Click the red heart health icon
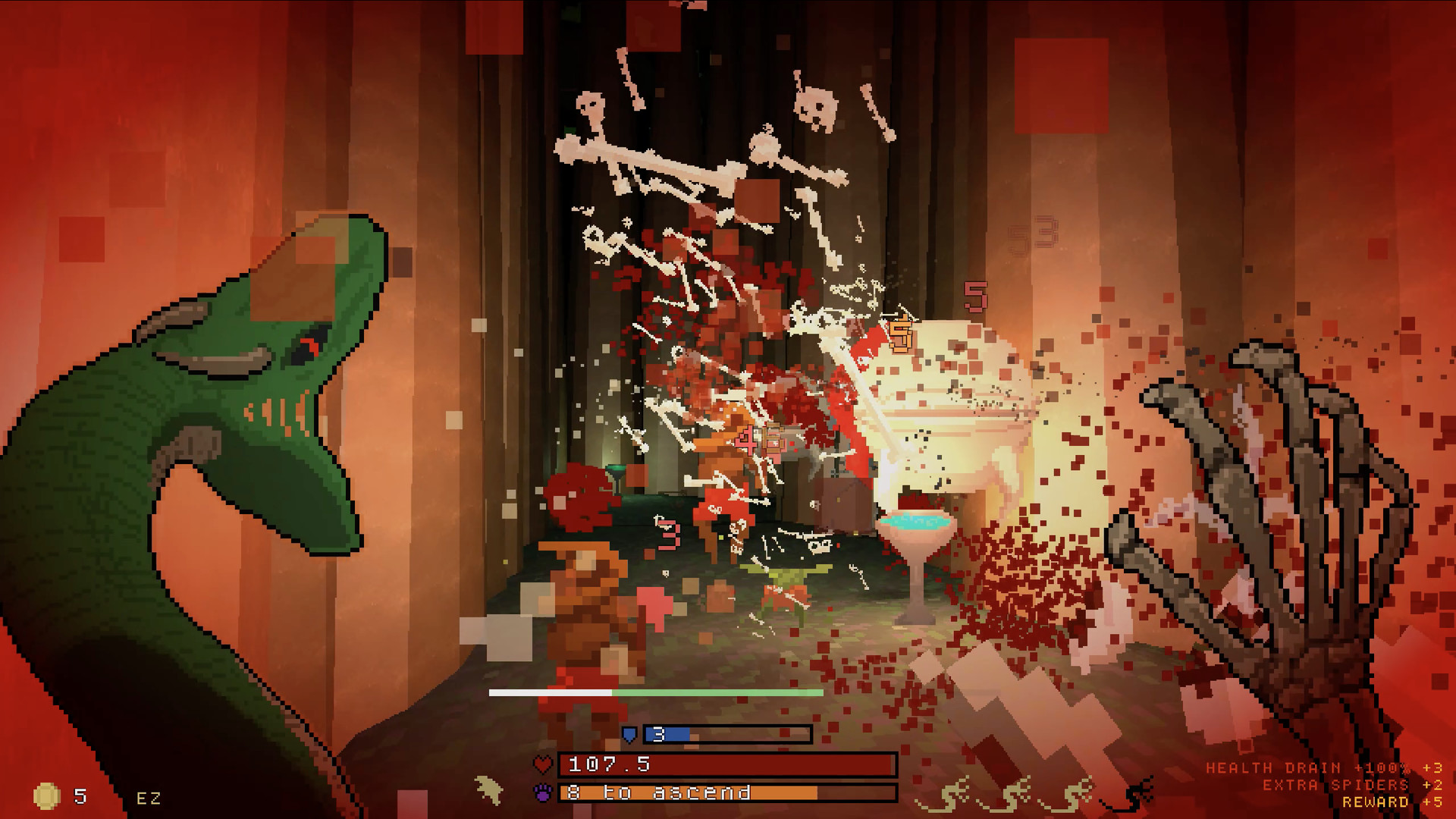1456x819 pixels. (543, 765)
